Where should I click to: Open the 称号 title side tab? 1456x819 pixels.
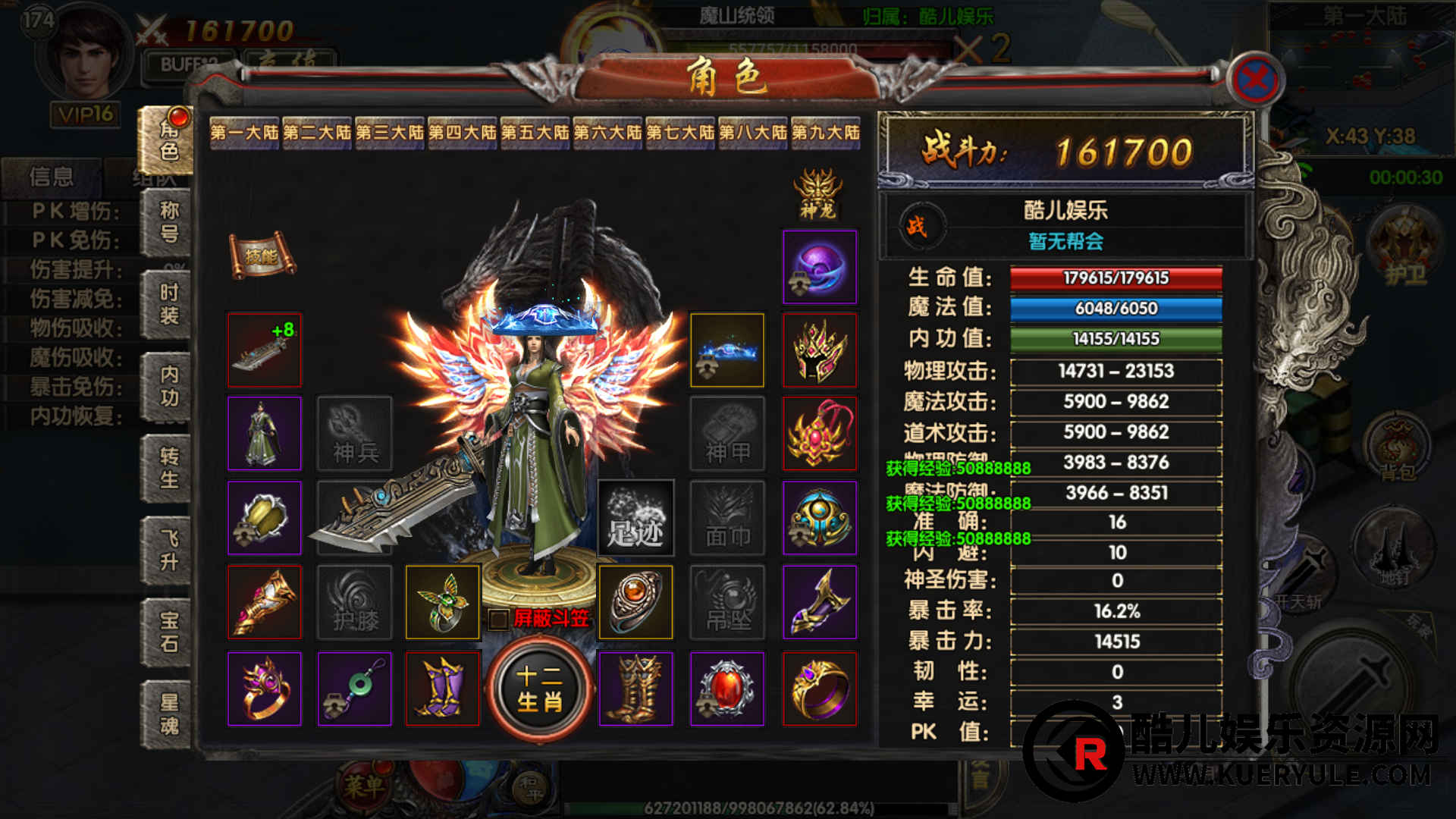(x=169, y=221)
